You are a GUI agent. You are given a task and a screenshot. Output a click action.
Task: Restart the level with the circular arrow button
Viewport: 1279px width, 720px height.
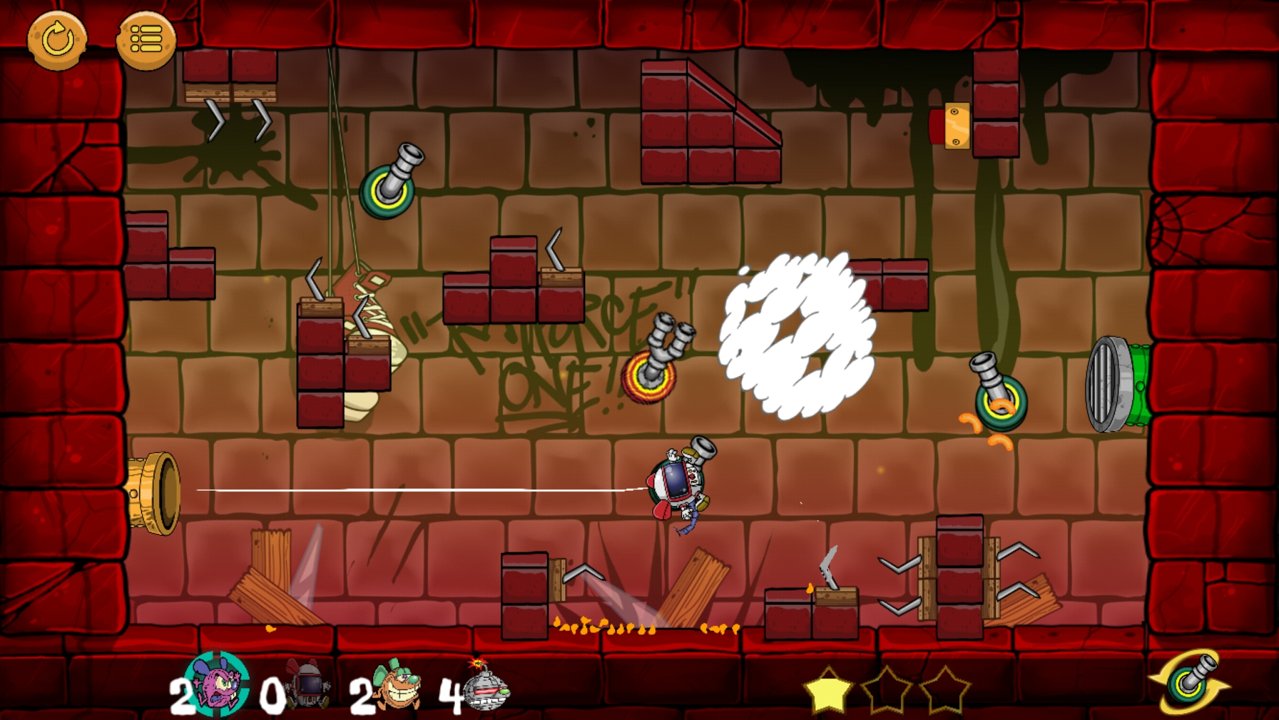(x=57, y=40)
